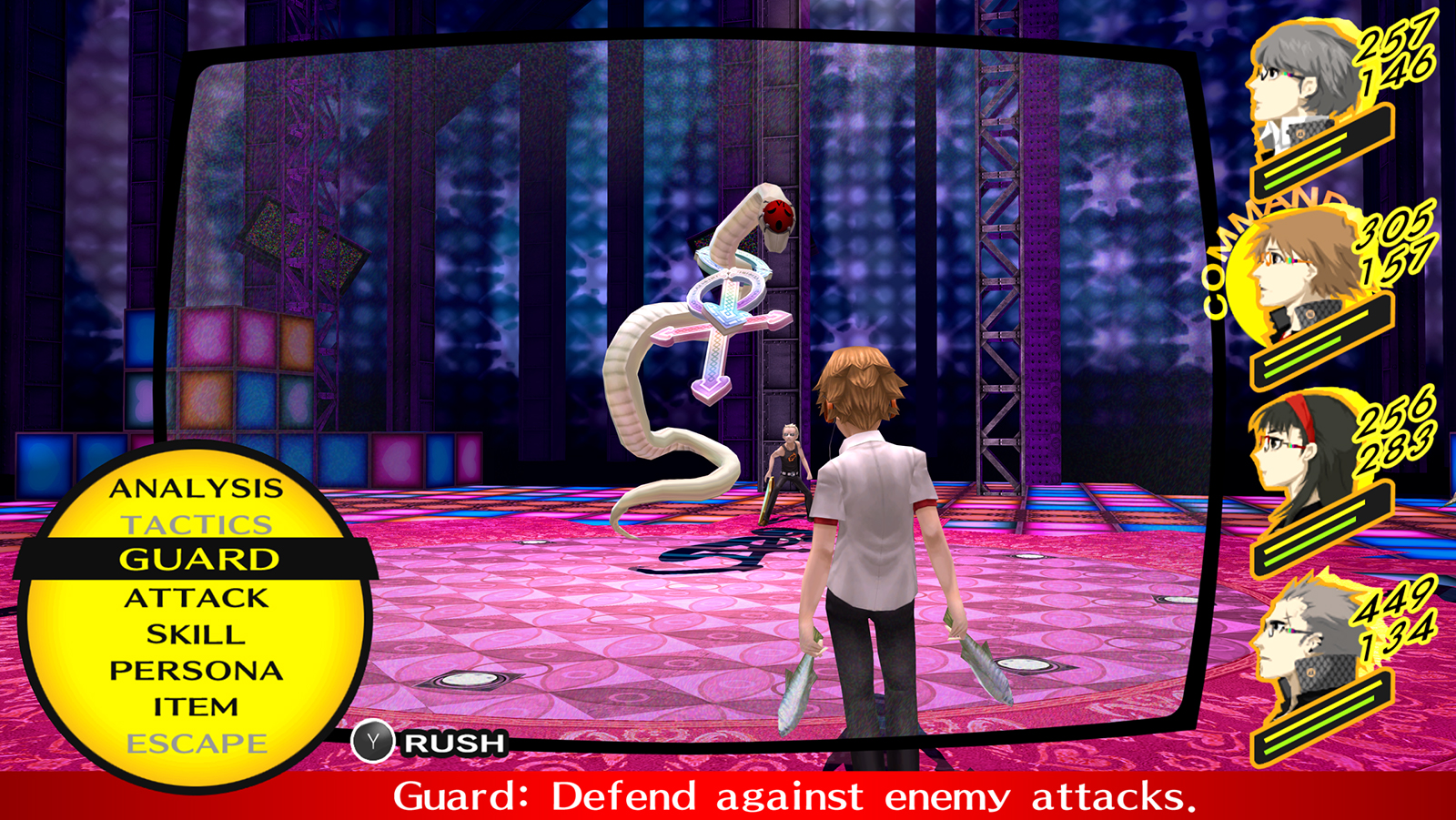Select ANALYSIS from the battle menu

click(194, 489)
